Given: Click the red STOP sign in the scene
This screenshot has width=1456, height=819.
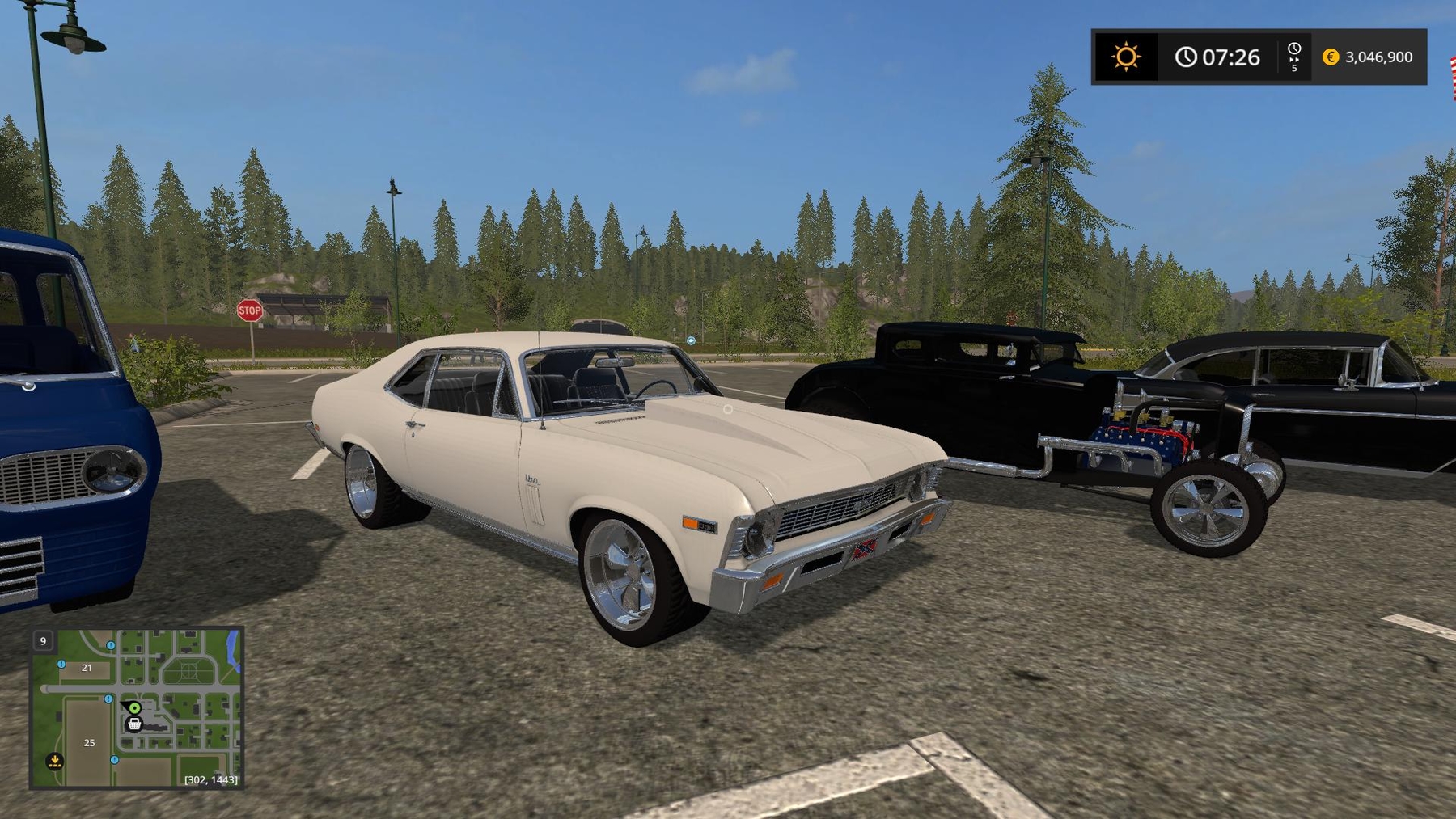Looking at the screenshot, I should click(252, 310).
